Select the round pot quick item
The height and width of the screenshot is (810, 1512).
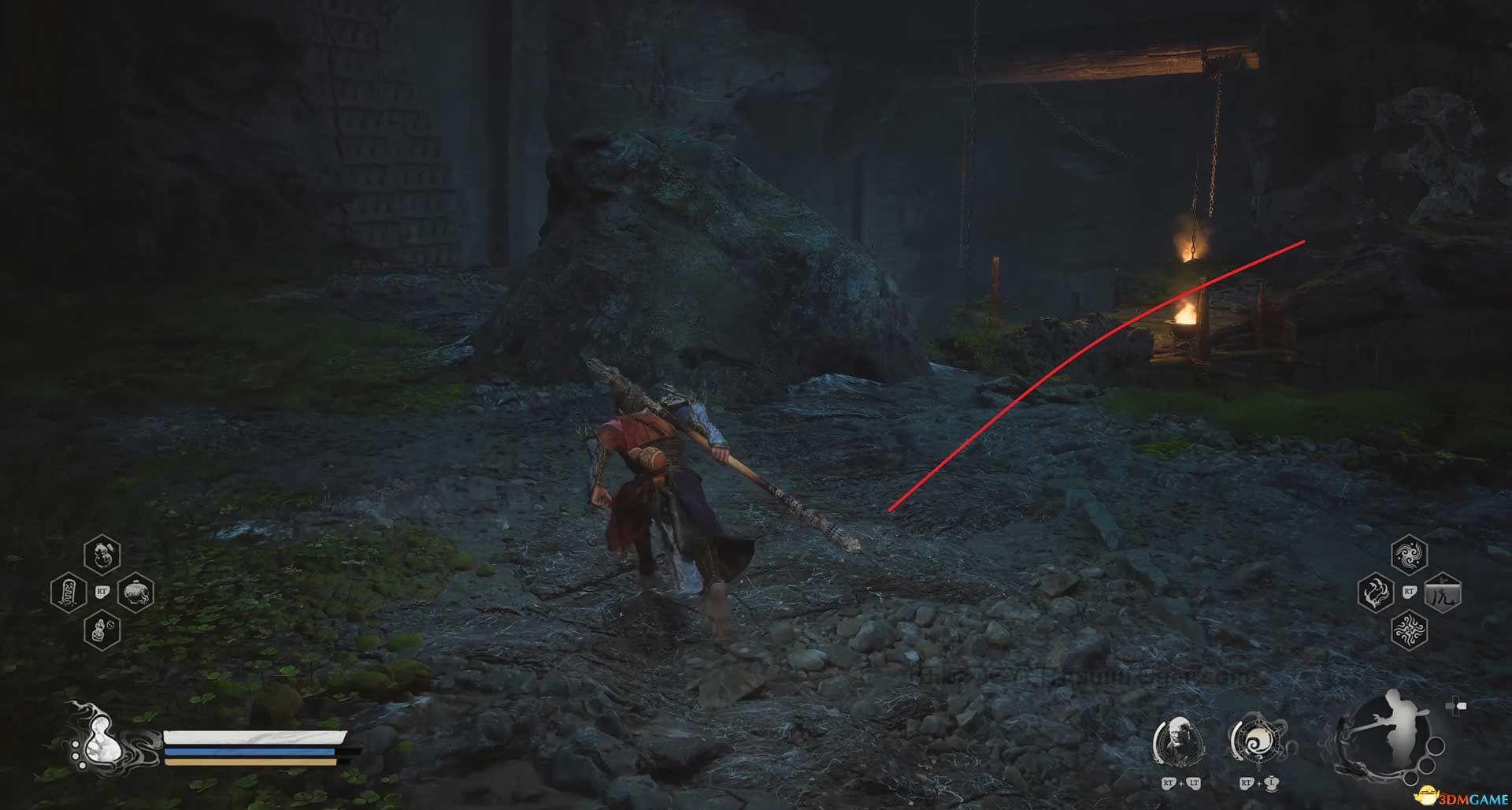pyautogui.click(x=135, y=593)
